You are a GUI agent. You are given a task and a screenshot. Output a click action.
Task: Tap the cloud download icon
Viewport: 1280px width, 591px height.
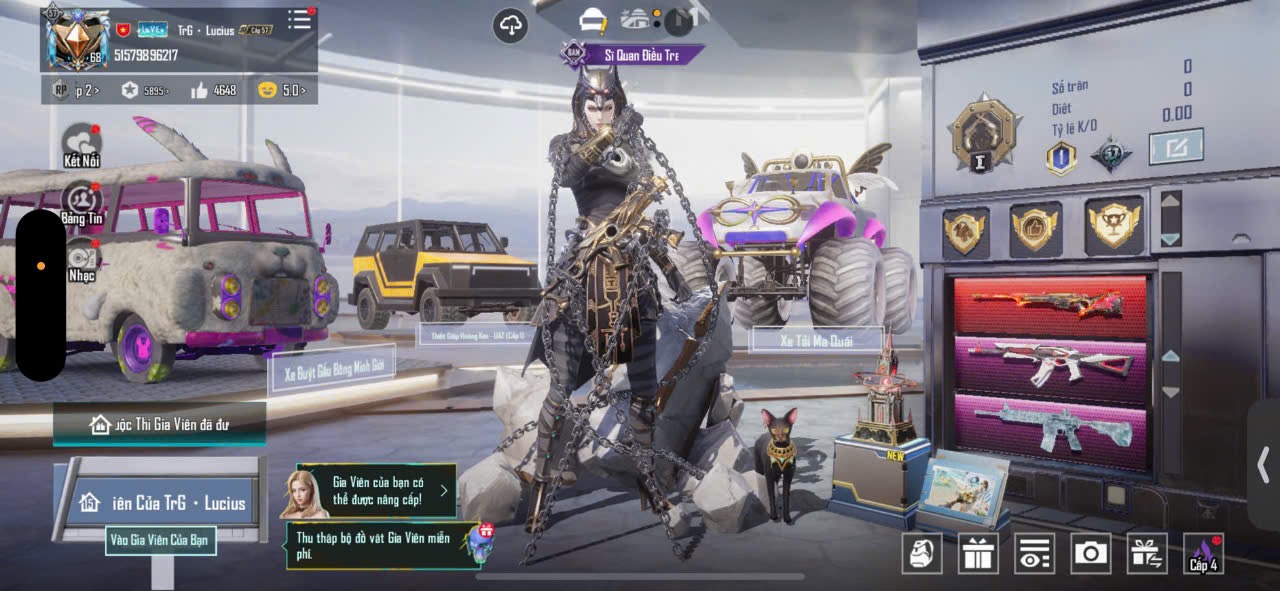pos(511,26)
